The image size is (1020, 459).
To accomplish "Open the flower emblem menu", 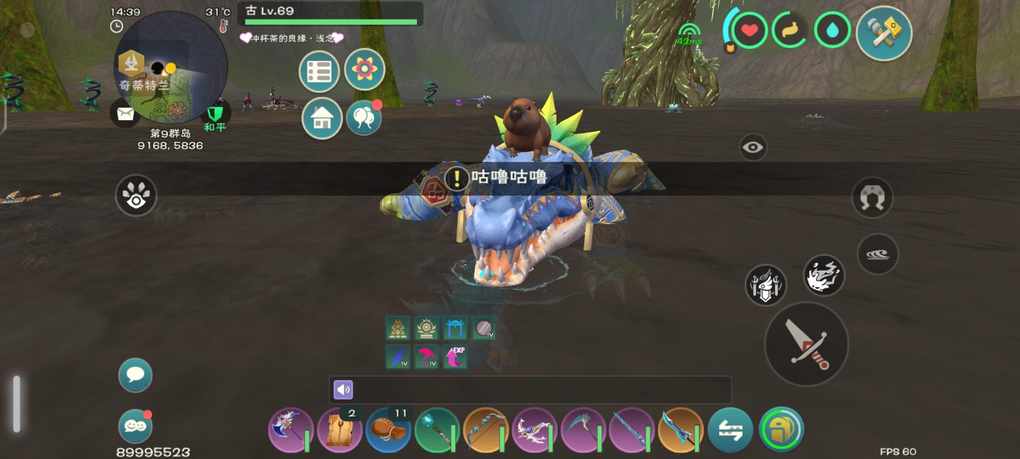I will click(365, 70).
